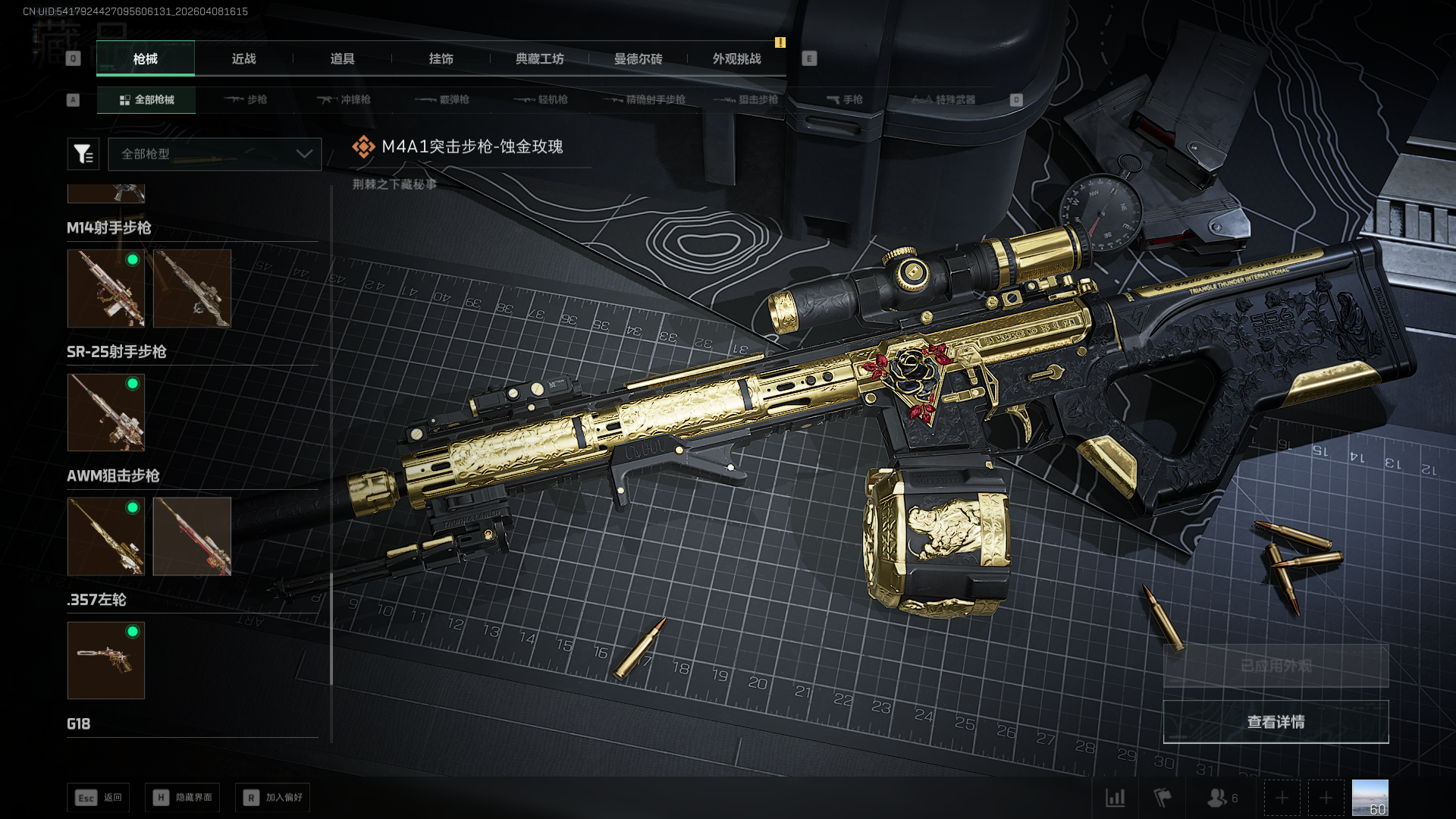Screen dimensions: 1456x819
Task: Select the .357 revolver skin thumbnail
Action: tap(106, 661)
